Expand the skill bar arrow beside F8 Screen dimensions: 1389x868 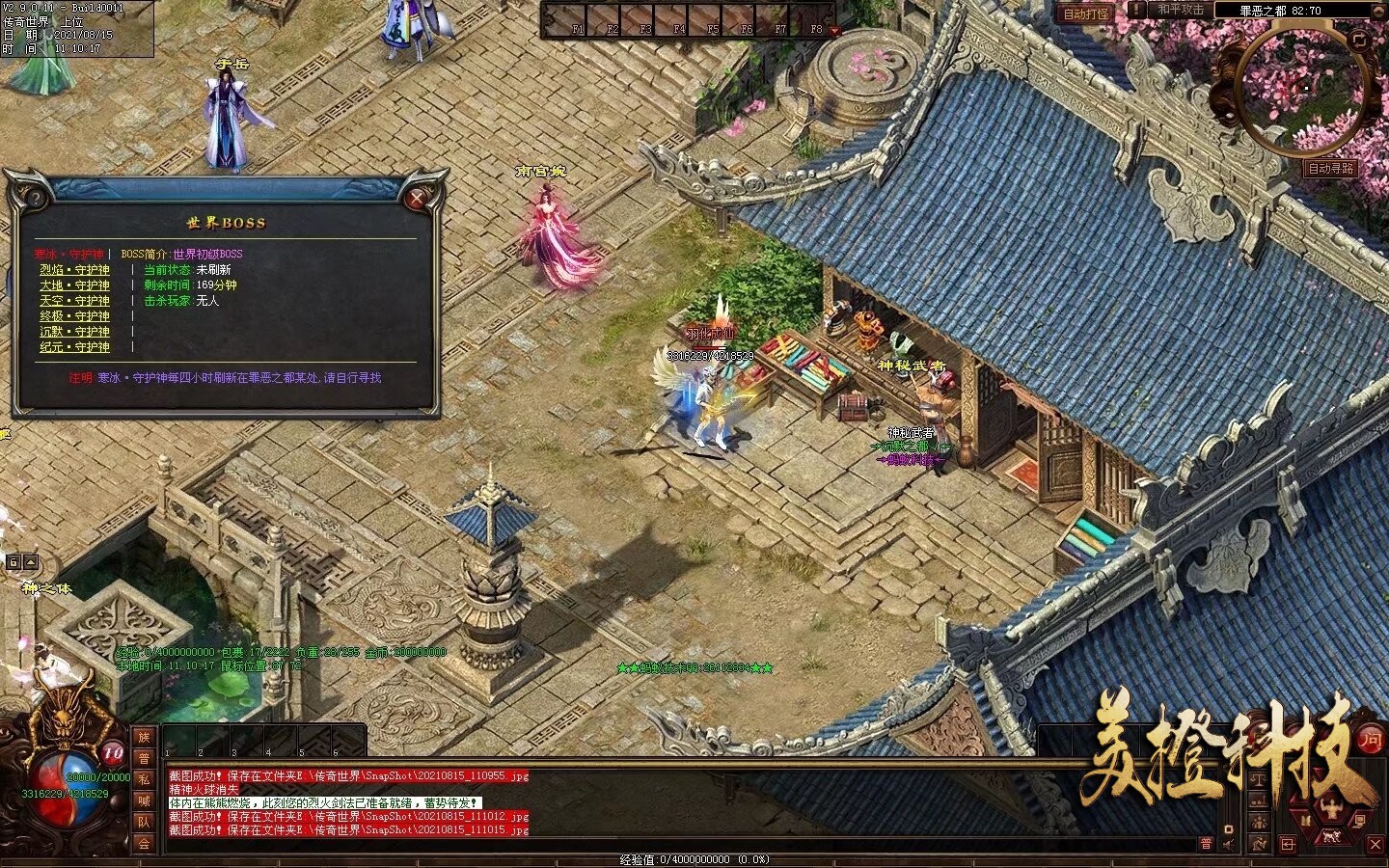point(835,30)
